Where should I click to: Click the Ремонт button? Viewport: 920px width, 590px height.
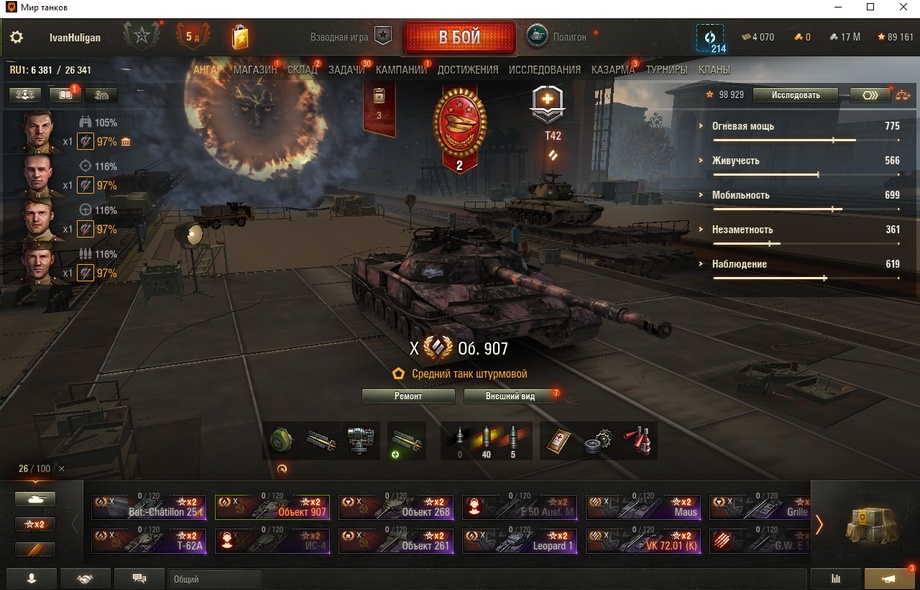click(408, 396)
